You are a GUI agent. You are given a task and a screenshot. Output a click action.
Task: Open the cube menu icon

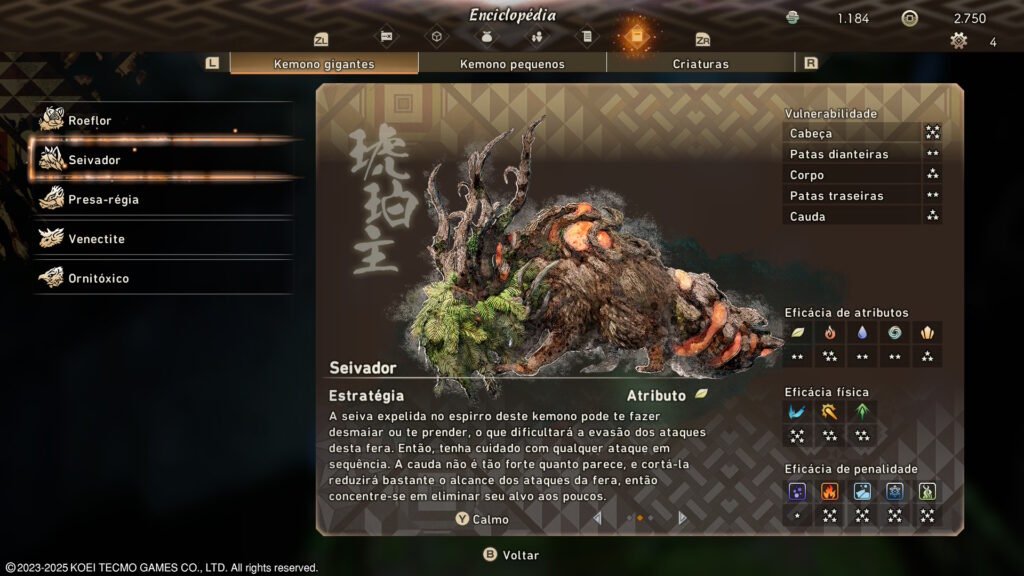pyautogui.click(x=437, y=38)
